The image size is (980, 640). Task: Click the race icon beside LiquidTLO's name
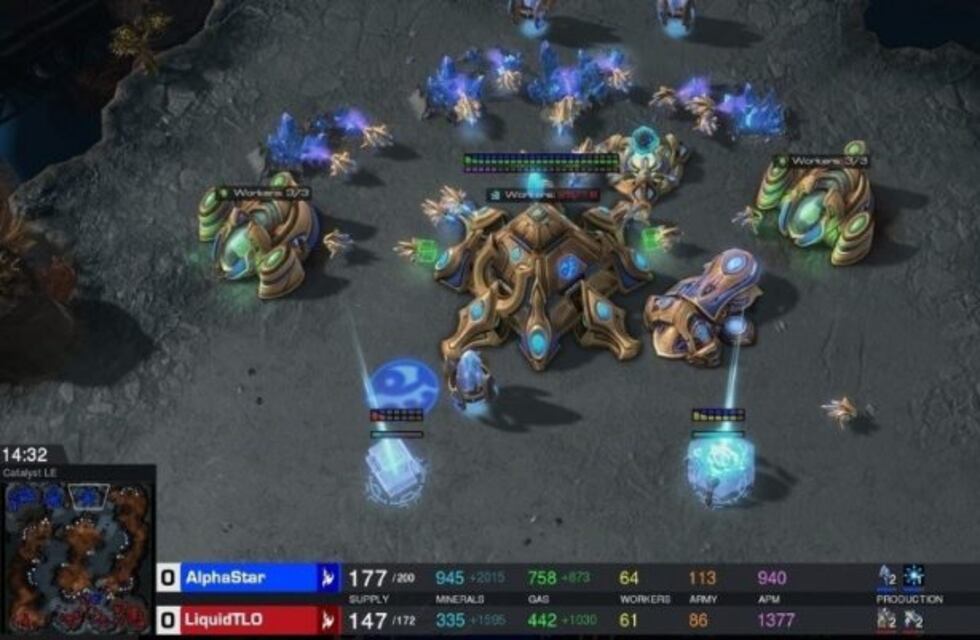328,621
